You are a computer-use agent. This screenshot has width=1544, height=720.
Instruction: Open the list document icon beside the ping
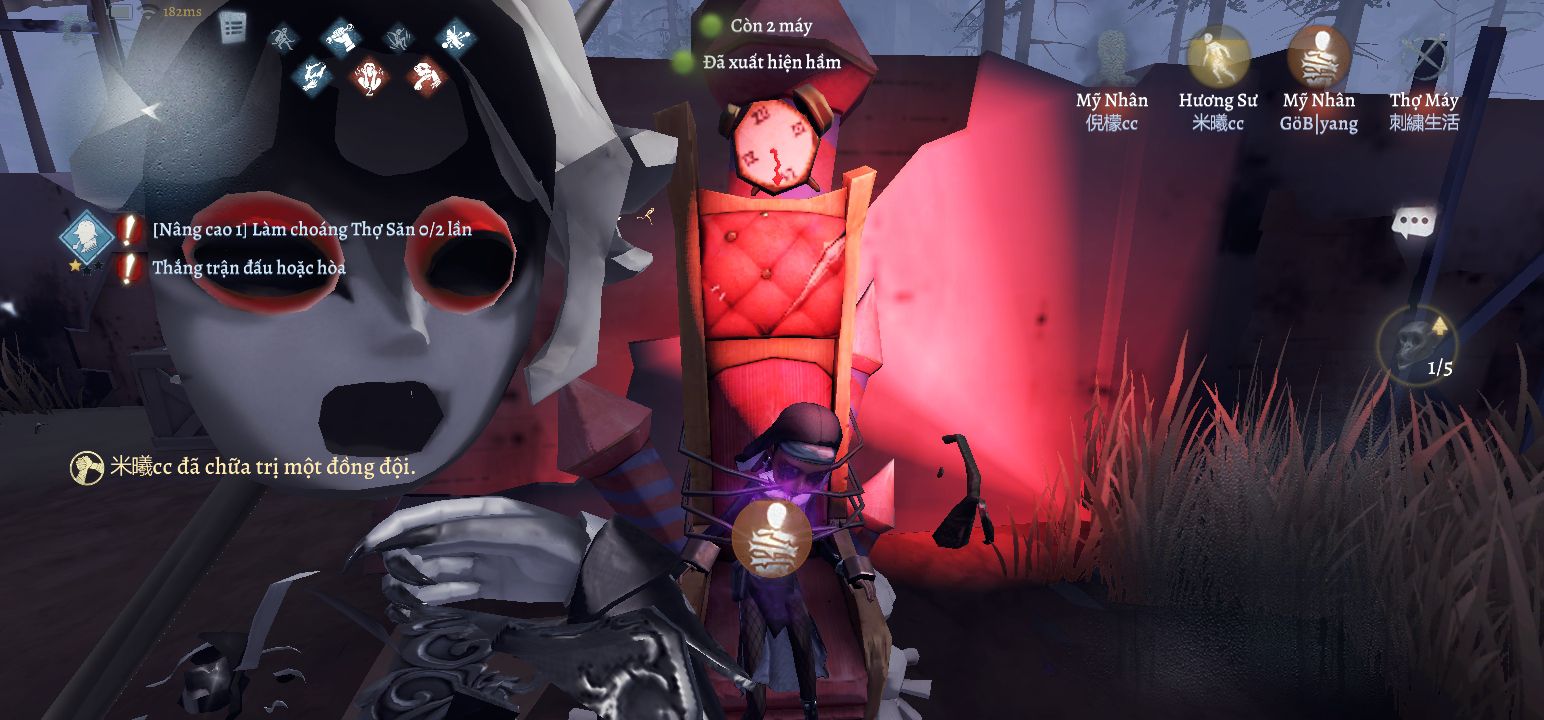click(x=233, y=27)
